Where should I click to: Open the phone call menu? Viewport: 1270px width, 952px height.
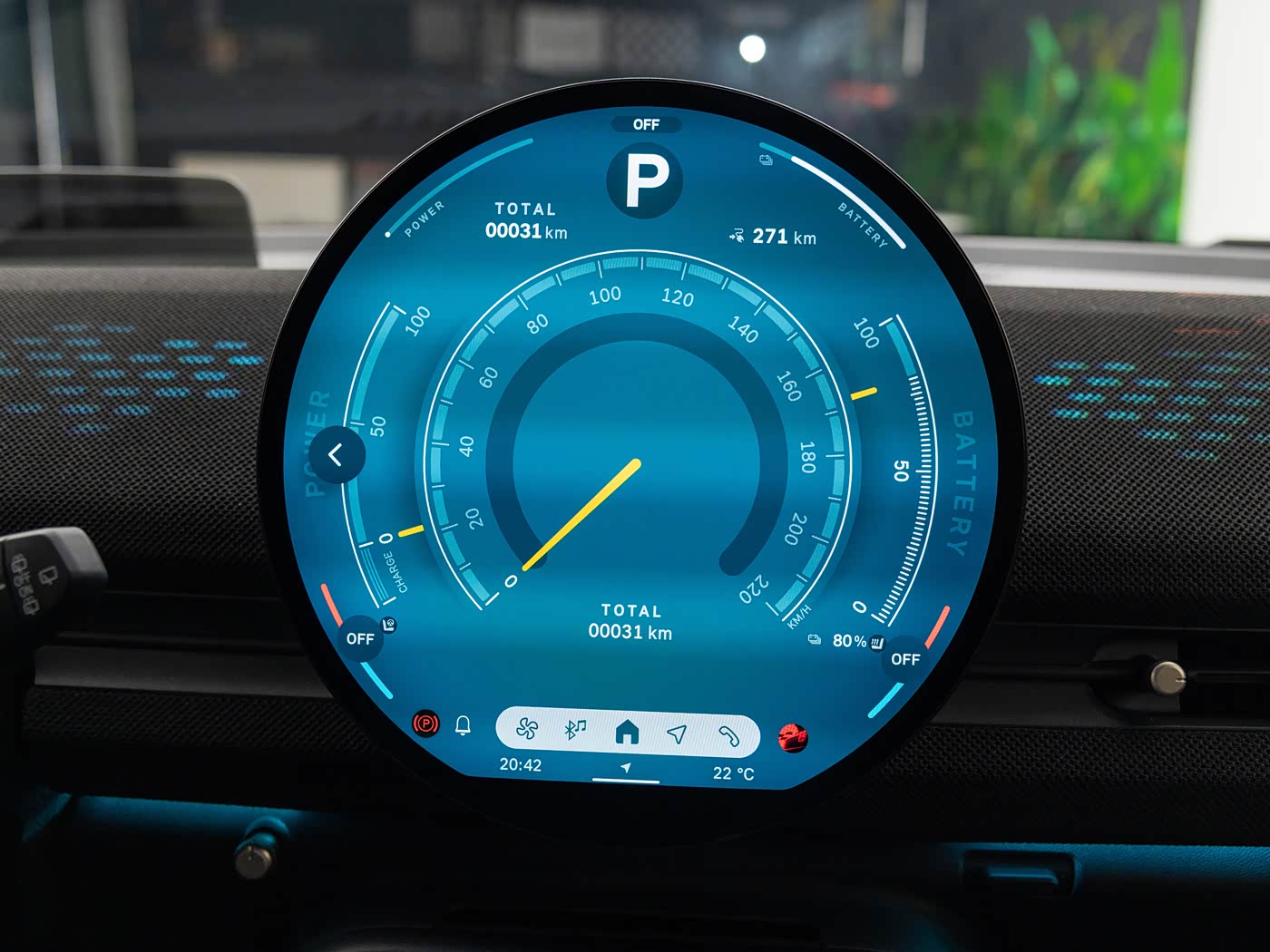click(x=728, y=735)
